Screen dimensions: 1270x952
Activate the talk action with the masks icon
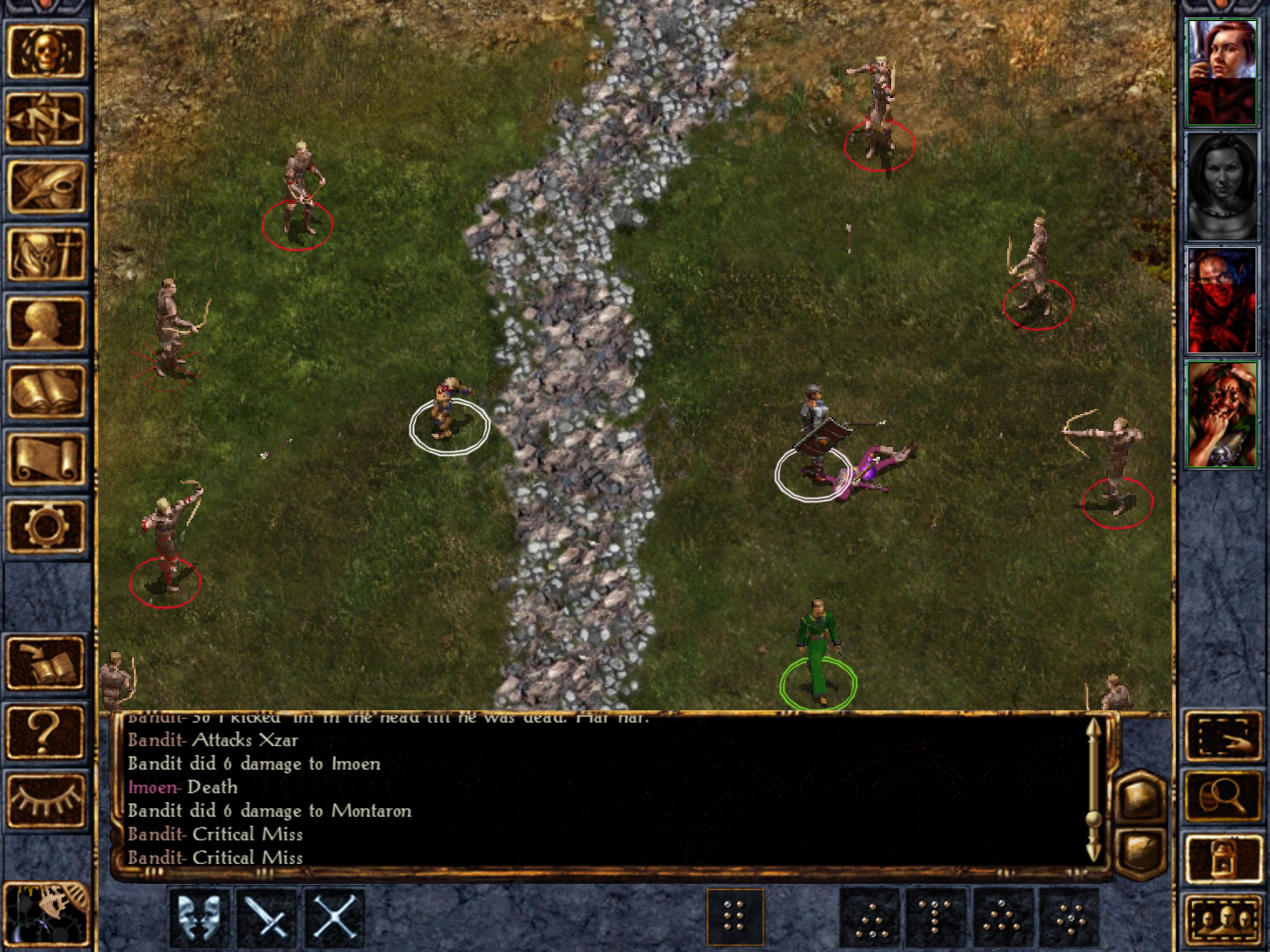click(199, 917)
